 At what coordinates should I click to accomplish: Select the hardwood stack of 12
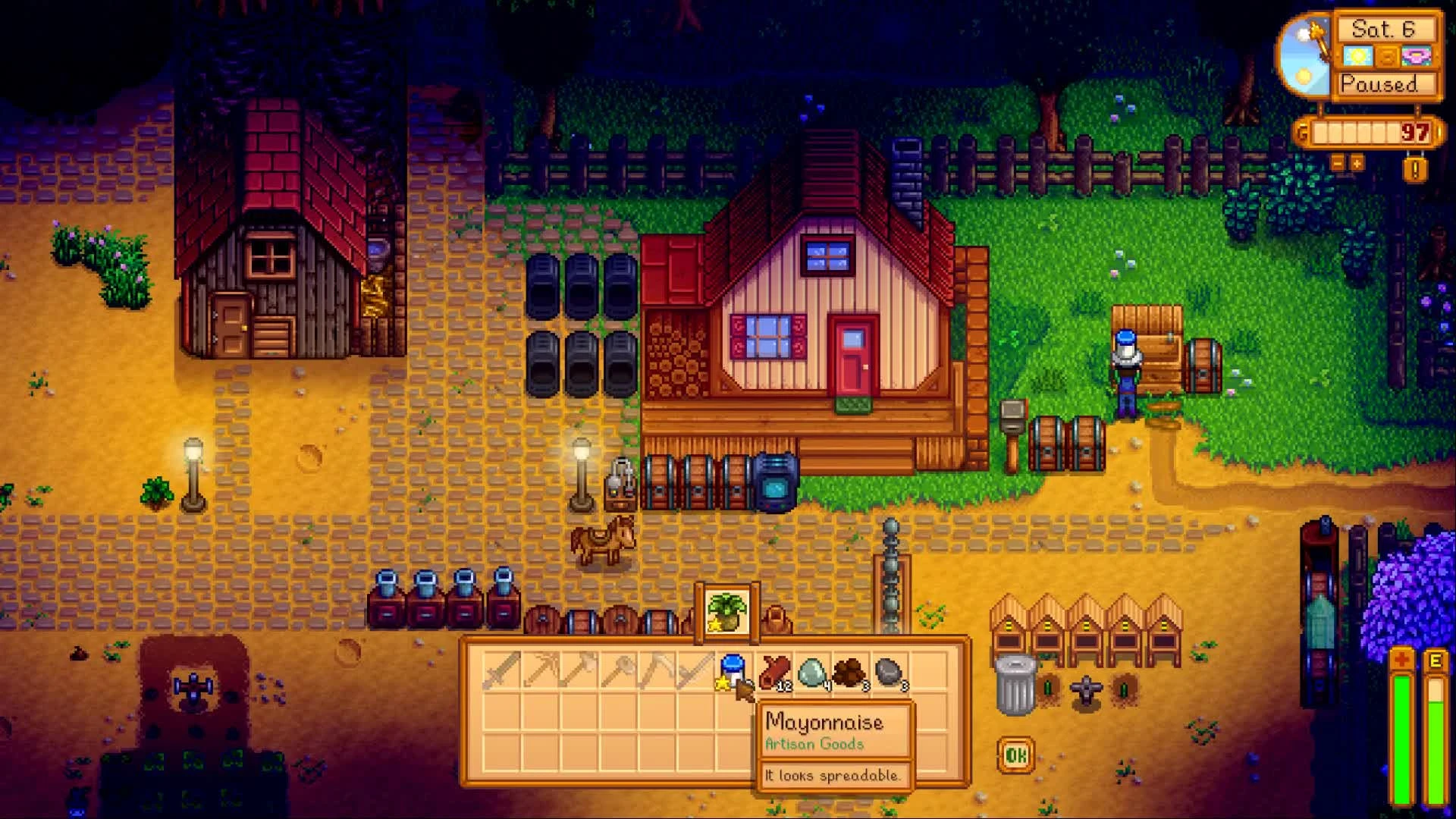point(774,671)
